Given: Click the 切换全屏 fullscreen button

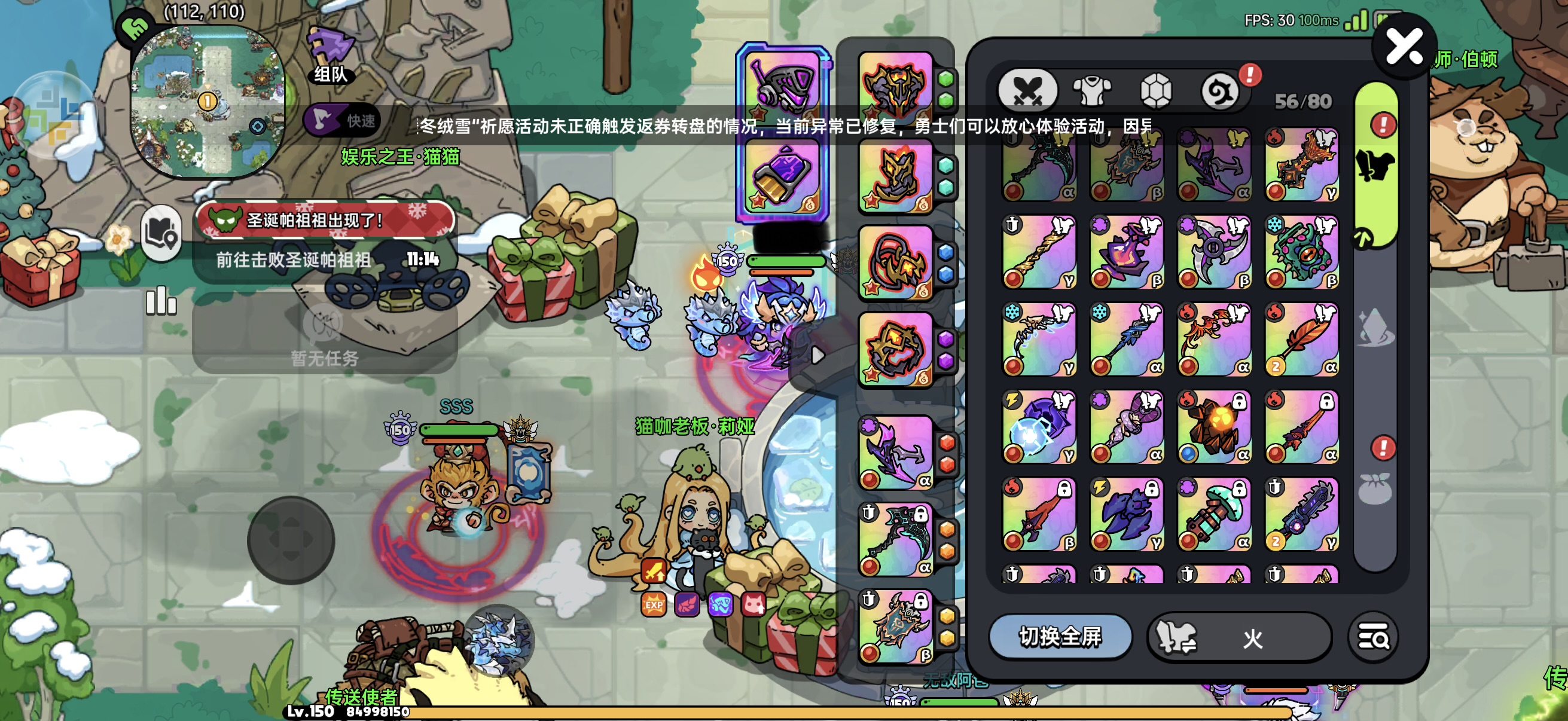Looking at the screenshot, I should pyautogui.click(x=1060, y=637).
